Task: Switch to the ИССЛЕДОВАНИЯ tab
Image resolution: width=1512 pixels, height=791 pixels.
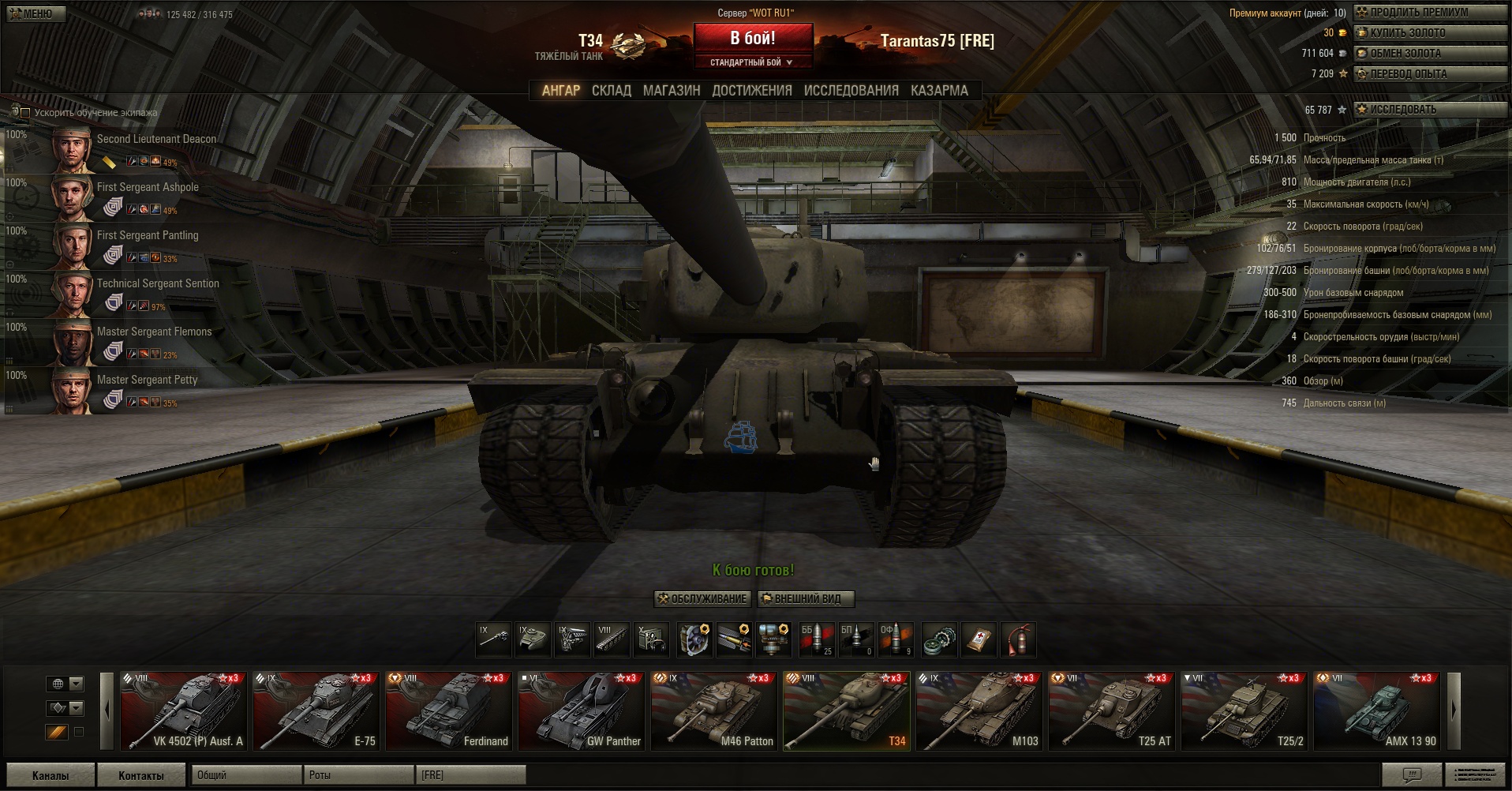Action: coord(851,91)
